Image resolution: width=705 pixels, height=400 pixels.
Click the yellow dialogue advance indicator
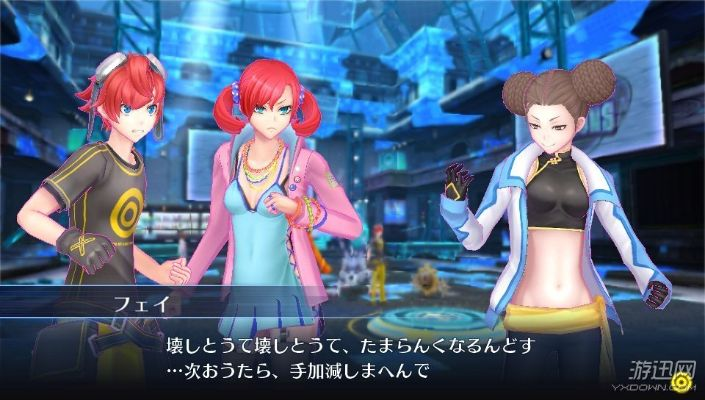pyautogui.click(x=681, y=380)
